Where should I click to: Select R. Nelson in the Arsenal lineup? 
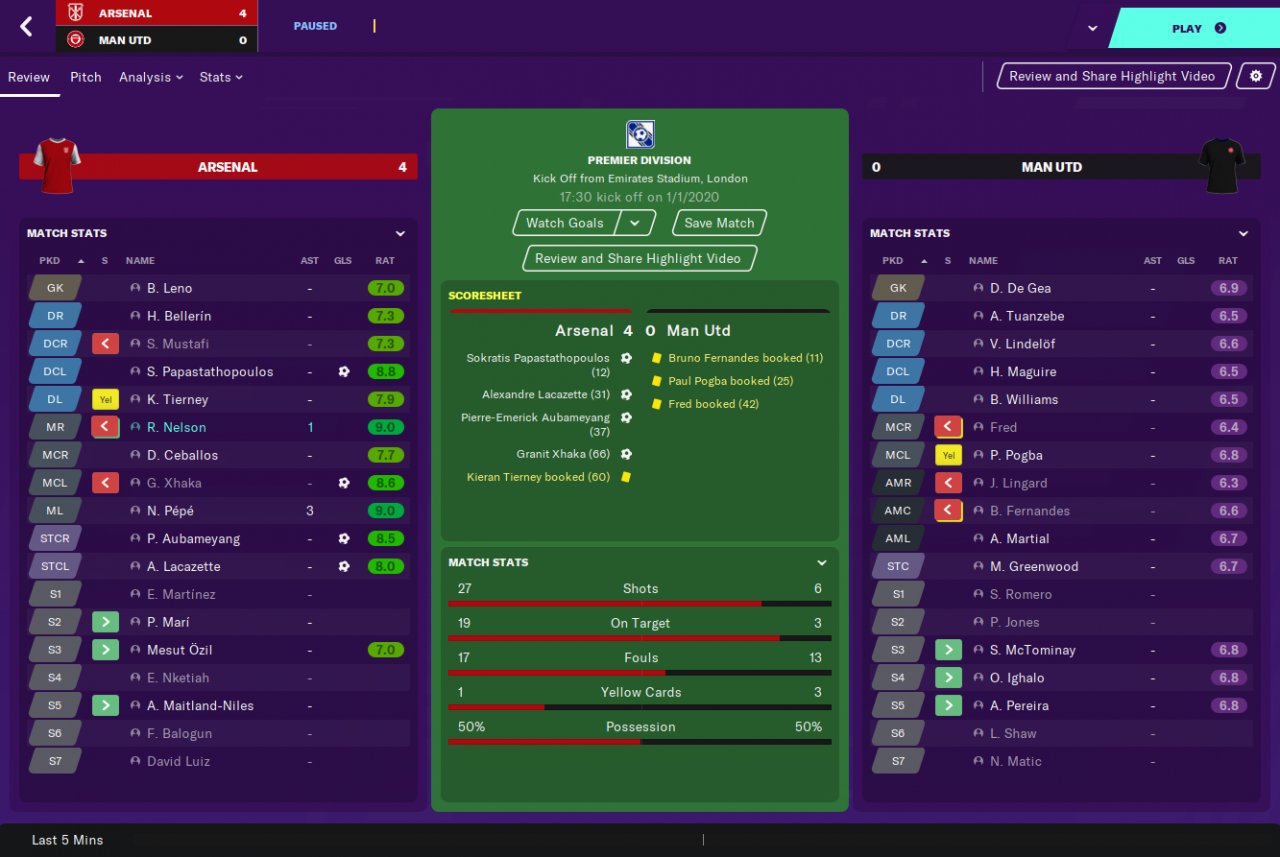click(x=176, y=427)
